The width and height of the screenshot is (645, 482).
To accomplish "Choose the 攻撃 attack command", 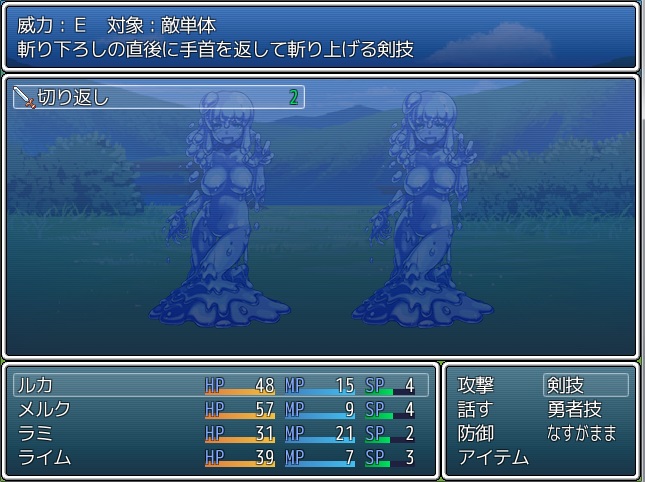I will (x=476, y=385).
